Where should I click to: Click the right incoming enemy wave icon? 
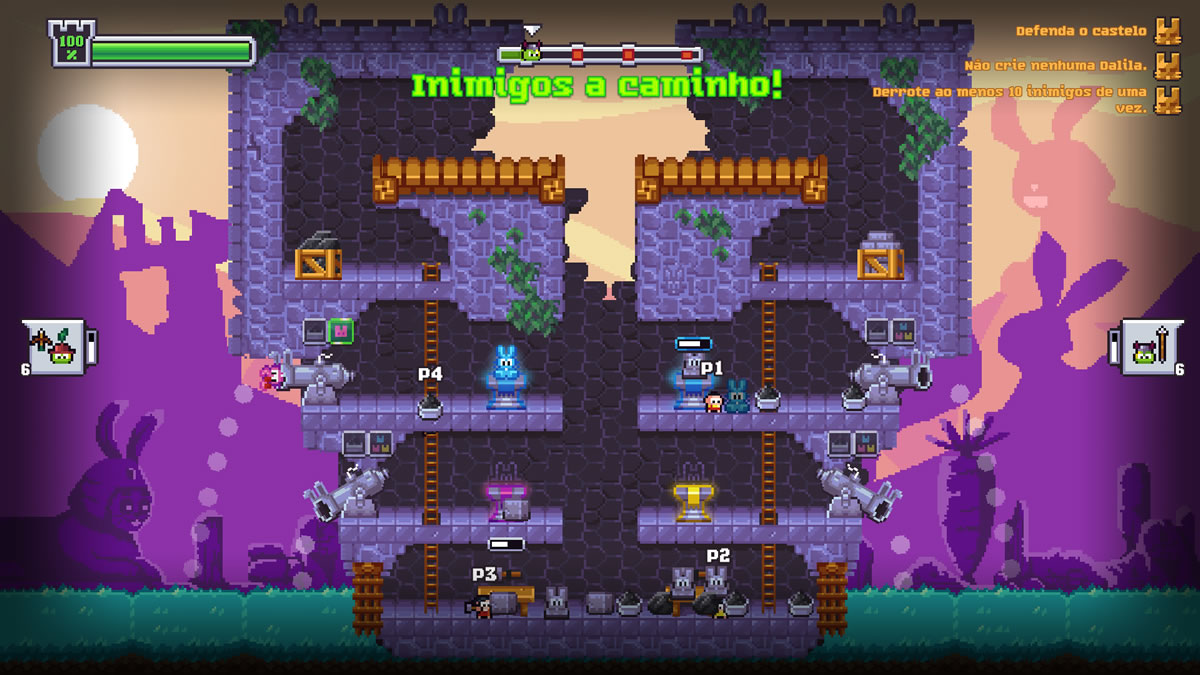[x=1145, y=347]
